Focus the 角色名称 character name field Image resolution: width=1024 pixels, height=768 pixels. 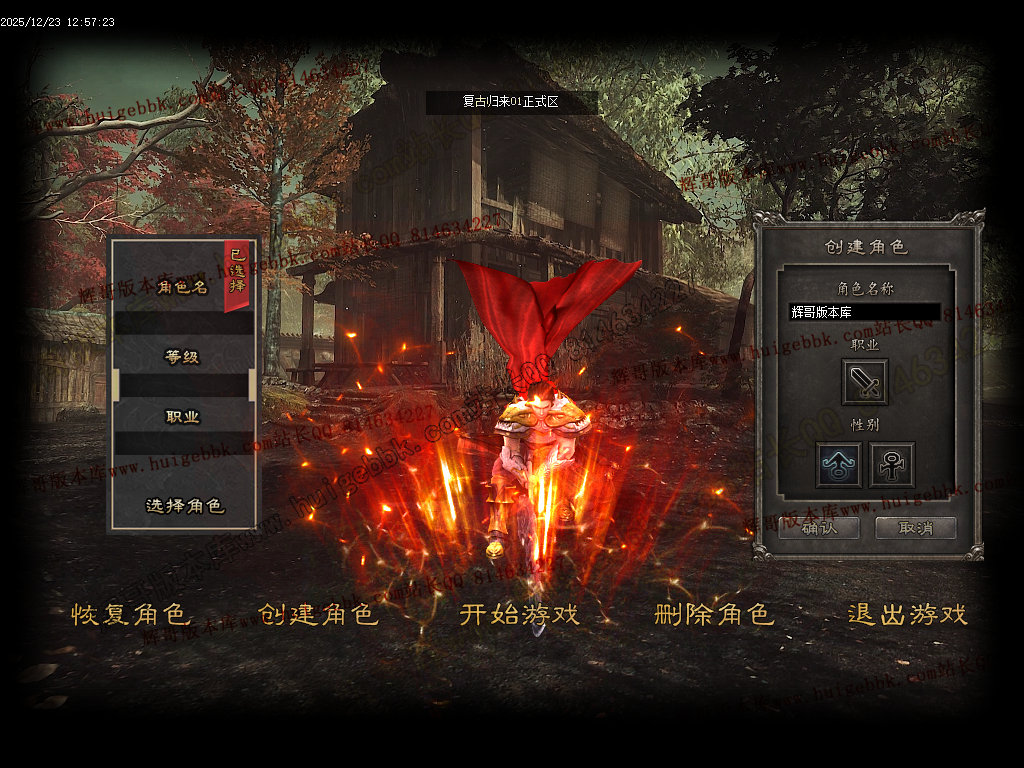864,312
